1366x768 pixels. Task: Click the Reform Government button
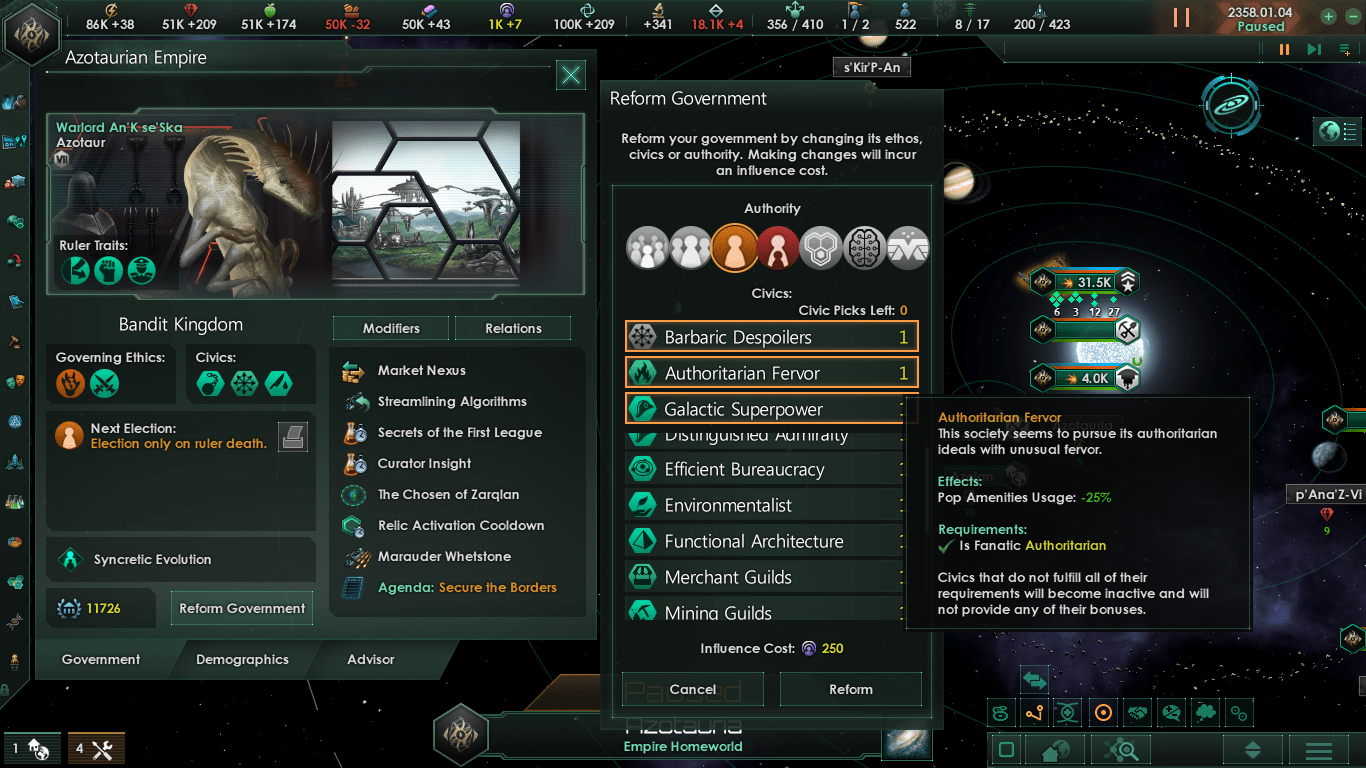point(241,608)
